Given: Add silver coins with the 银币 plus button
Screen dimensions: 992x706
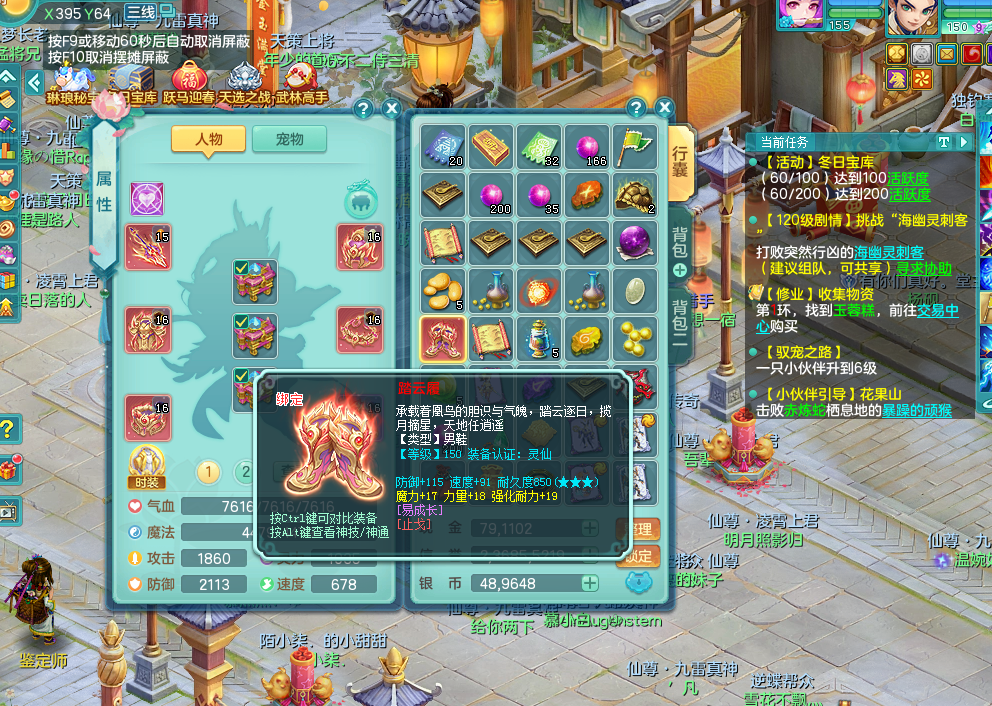Looking at the screenshot, I should pyautogui.click(x=590, y=583).
